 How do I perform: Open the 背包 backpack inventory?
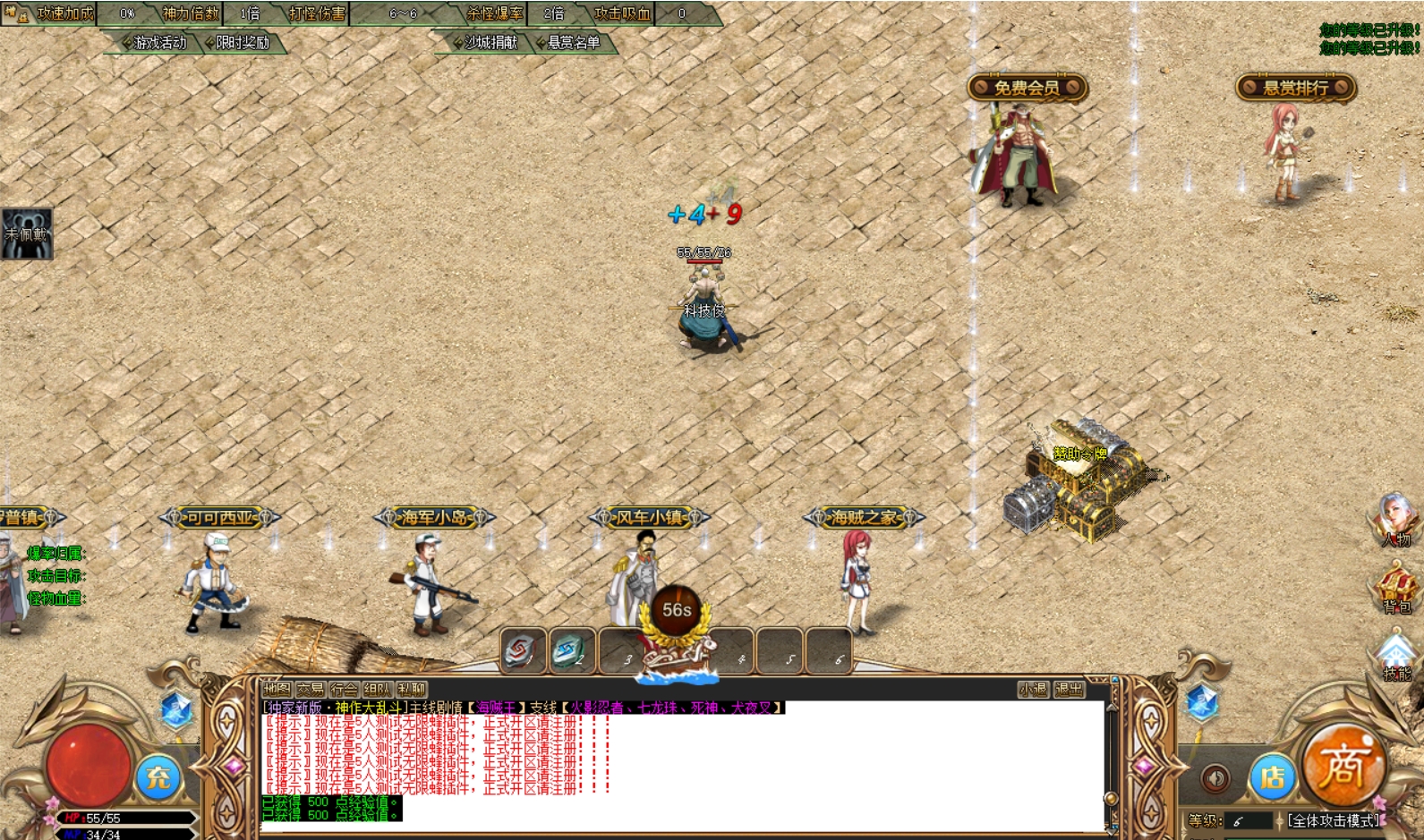(x=1395, y=588)
